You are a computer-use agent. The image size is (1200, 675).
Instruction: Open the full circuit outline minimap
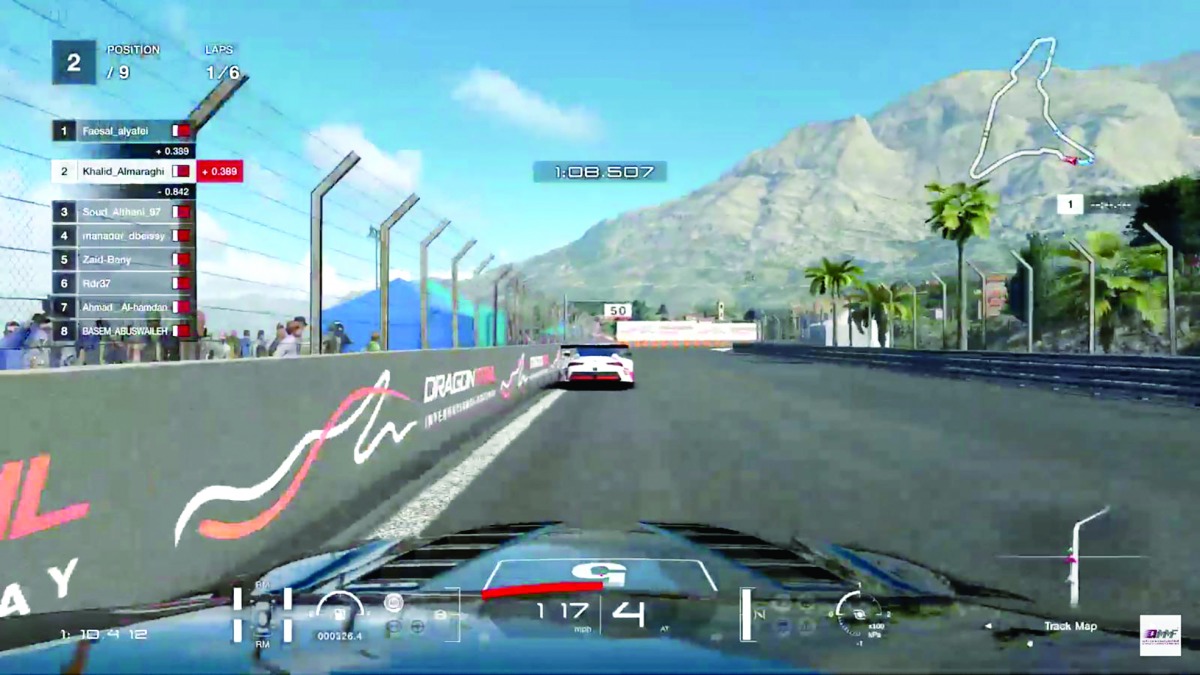[x=1028, y=110]
